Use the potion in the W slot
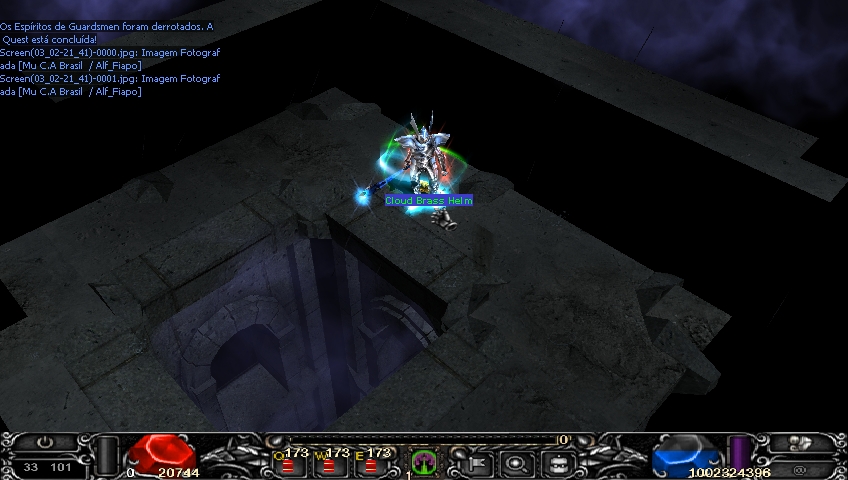Image resolution: width=848 pixels, height=480 pixels. pyautogui.click(x=327, y=464)
